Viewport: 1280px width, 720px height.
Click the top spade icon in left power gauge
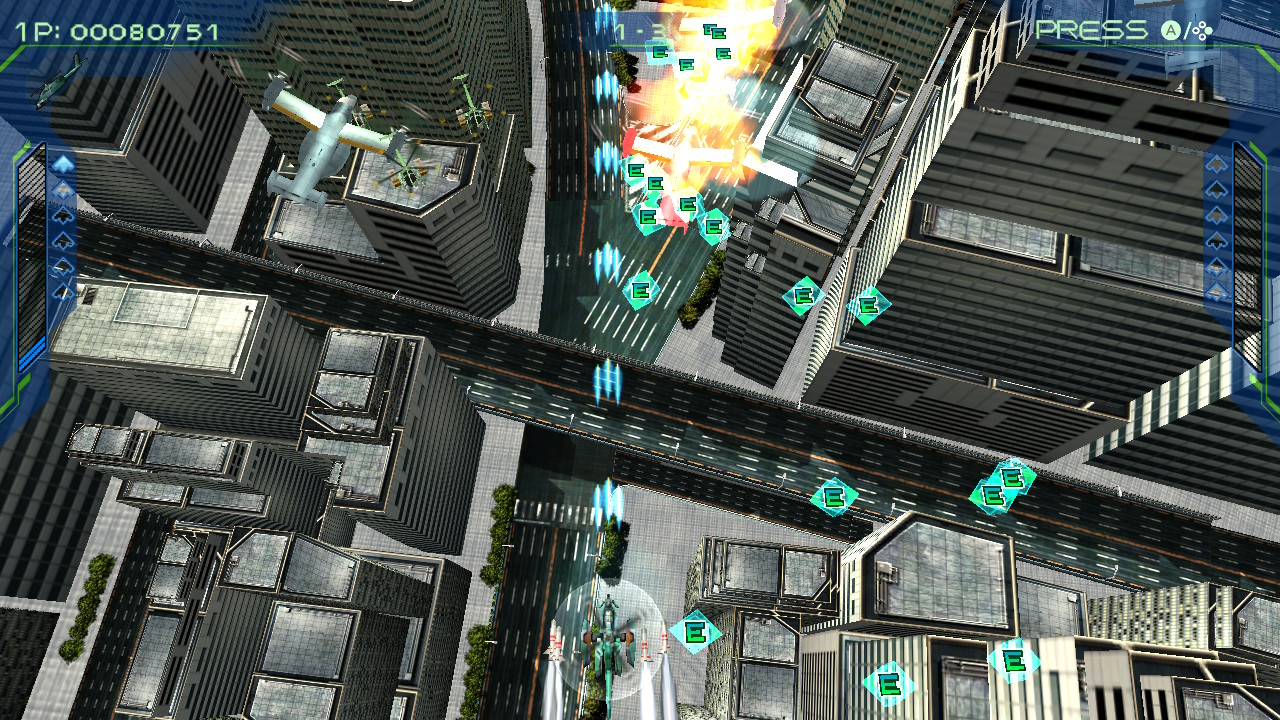63,163
